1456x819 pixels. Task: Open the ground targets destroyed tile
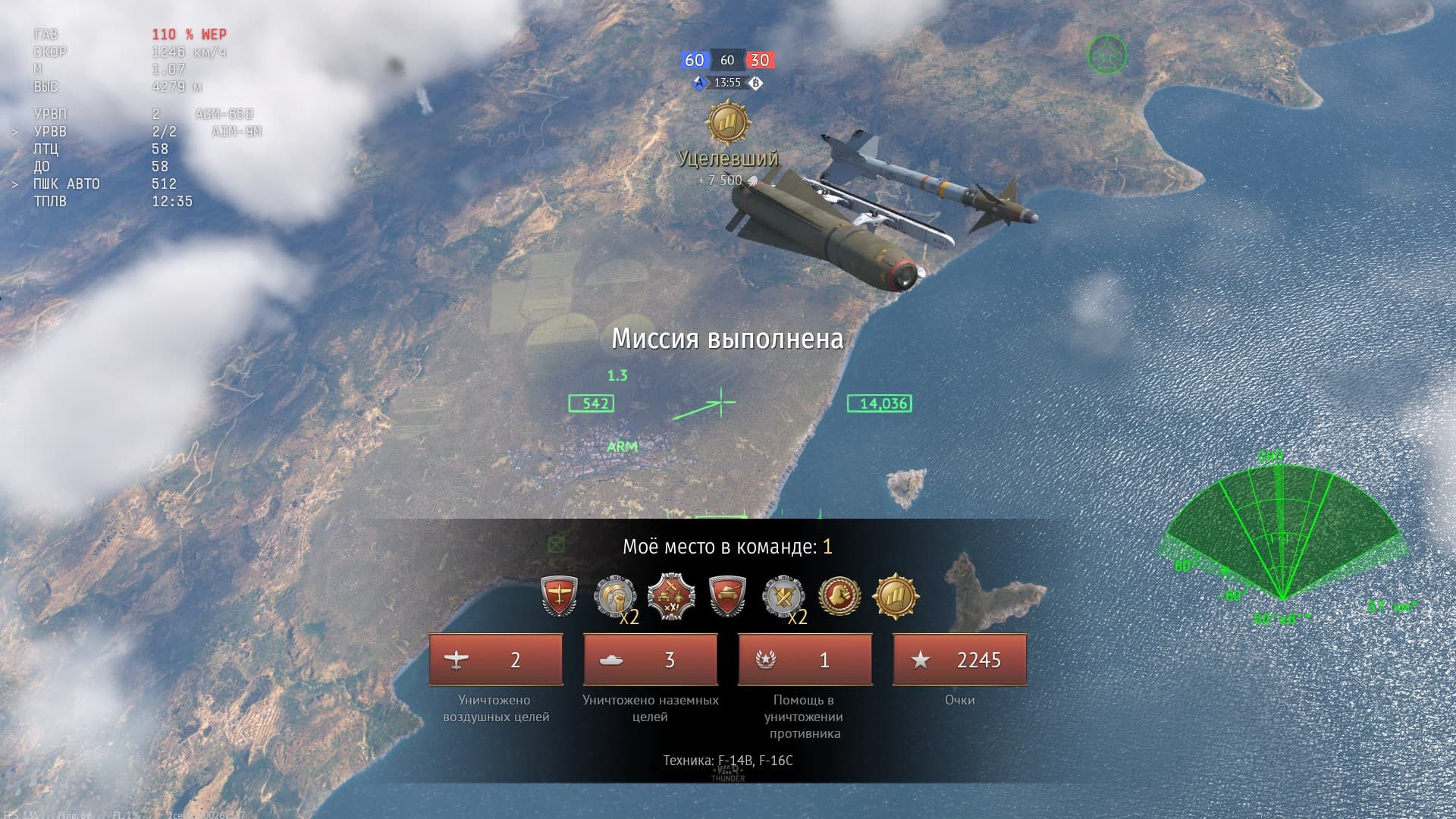[x=651, y=660]
